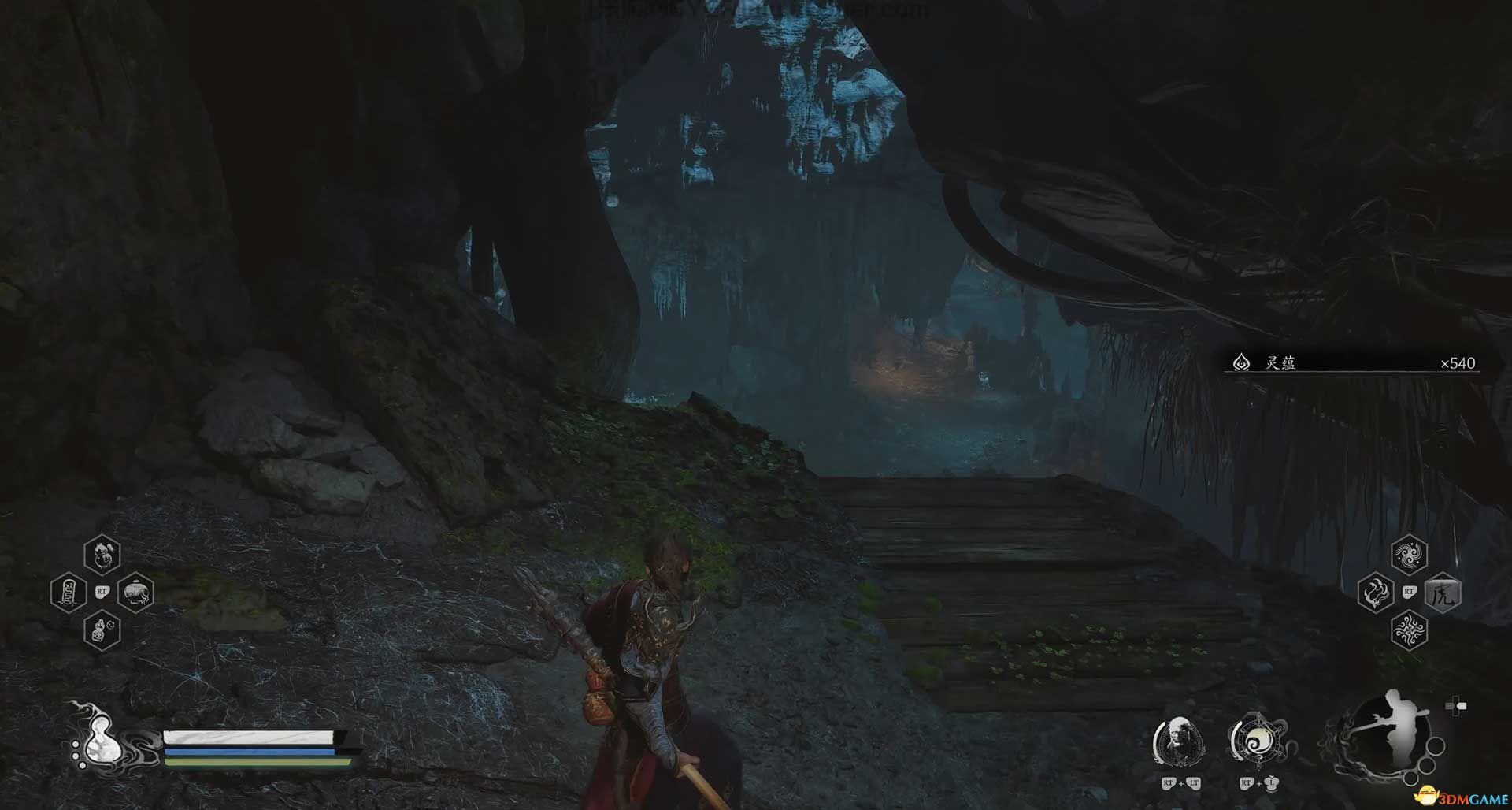Screen dimensions: 1512x810
Task: Activate the bald head spirit skill
Action: (x=1179, y=741)
